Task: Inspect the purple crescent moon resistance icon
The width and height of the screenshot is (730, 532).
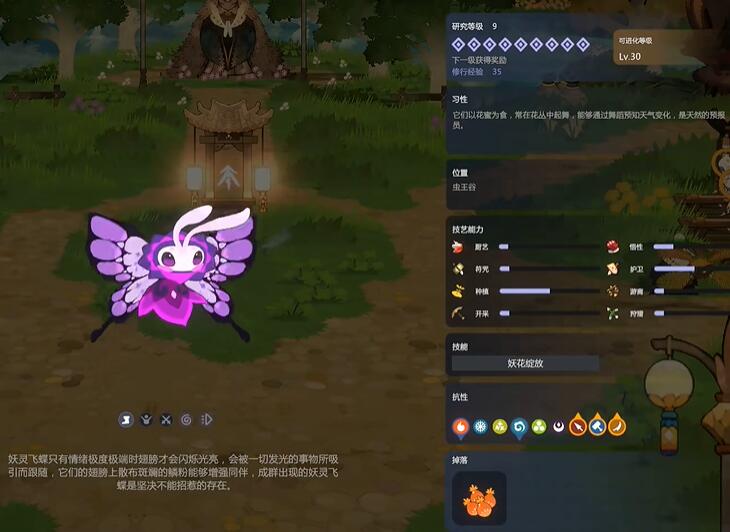Action: (x=558, y=427)
